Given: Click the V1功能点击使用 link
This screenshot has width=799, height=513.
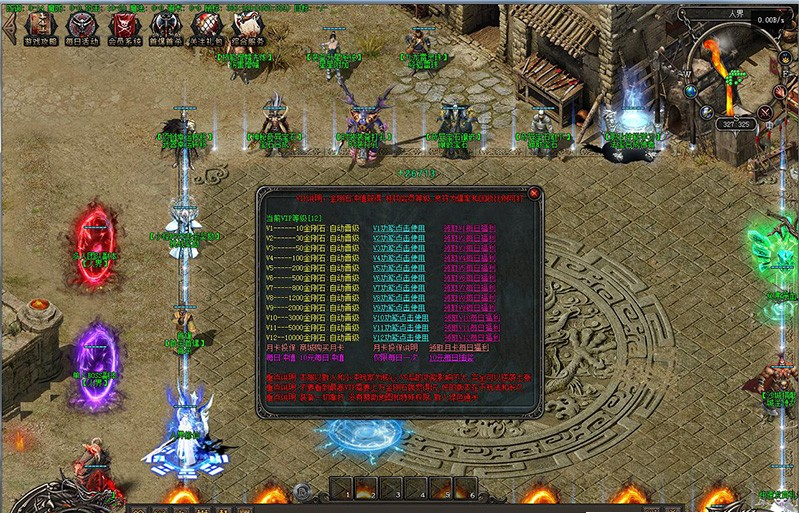Looking at the screenshot, I should (x=399, y=228).
